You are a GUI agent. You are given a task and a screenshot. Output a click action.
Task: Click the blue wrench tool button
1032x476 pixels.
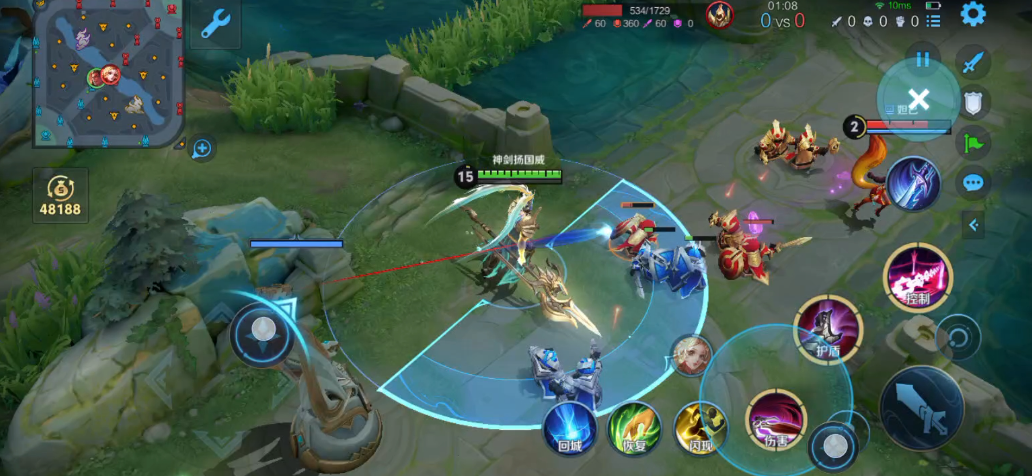point(216,24)
